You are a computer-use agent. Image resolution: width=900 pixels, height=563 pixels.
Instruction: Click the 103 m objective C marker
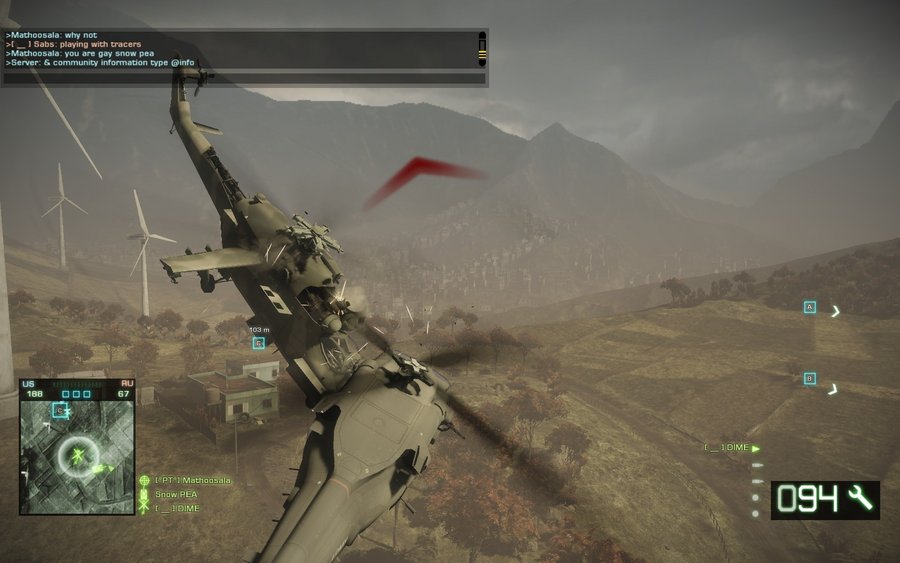pyautogui.click(x=259, y=343)
